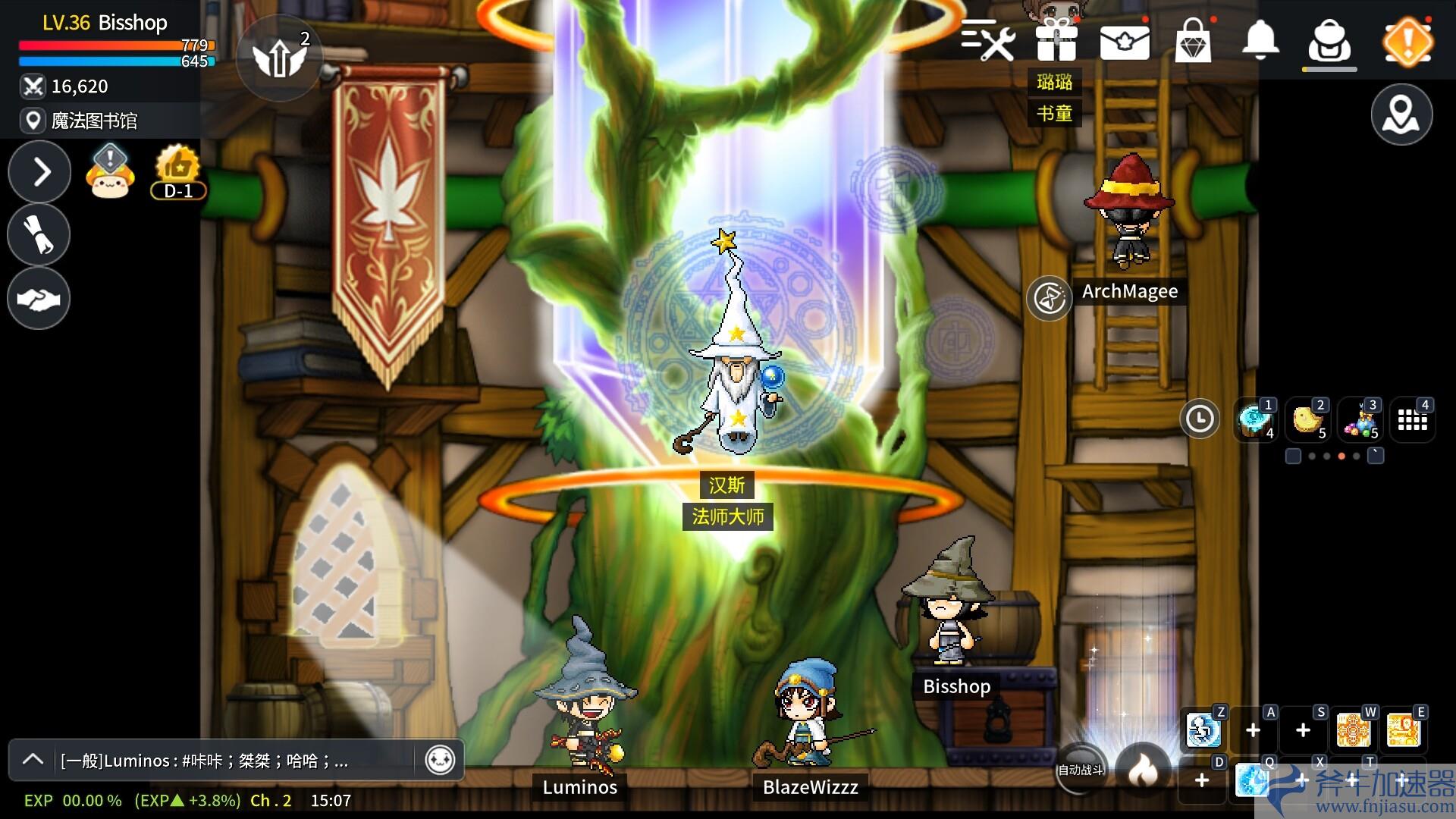Tap the orange exclamation alert icon
Image resolution: width=1456 pixels, height=819 pixels.
(1407, 42)
